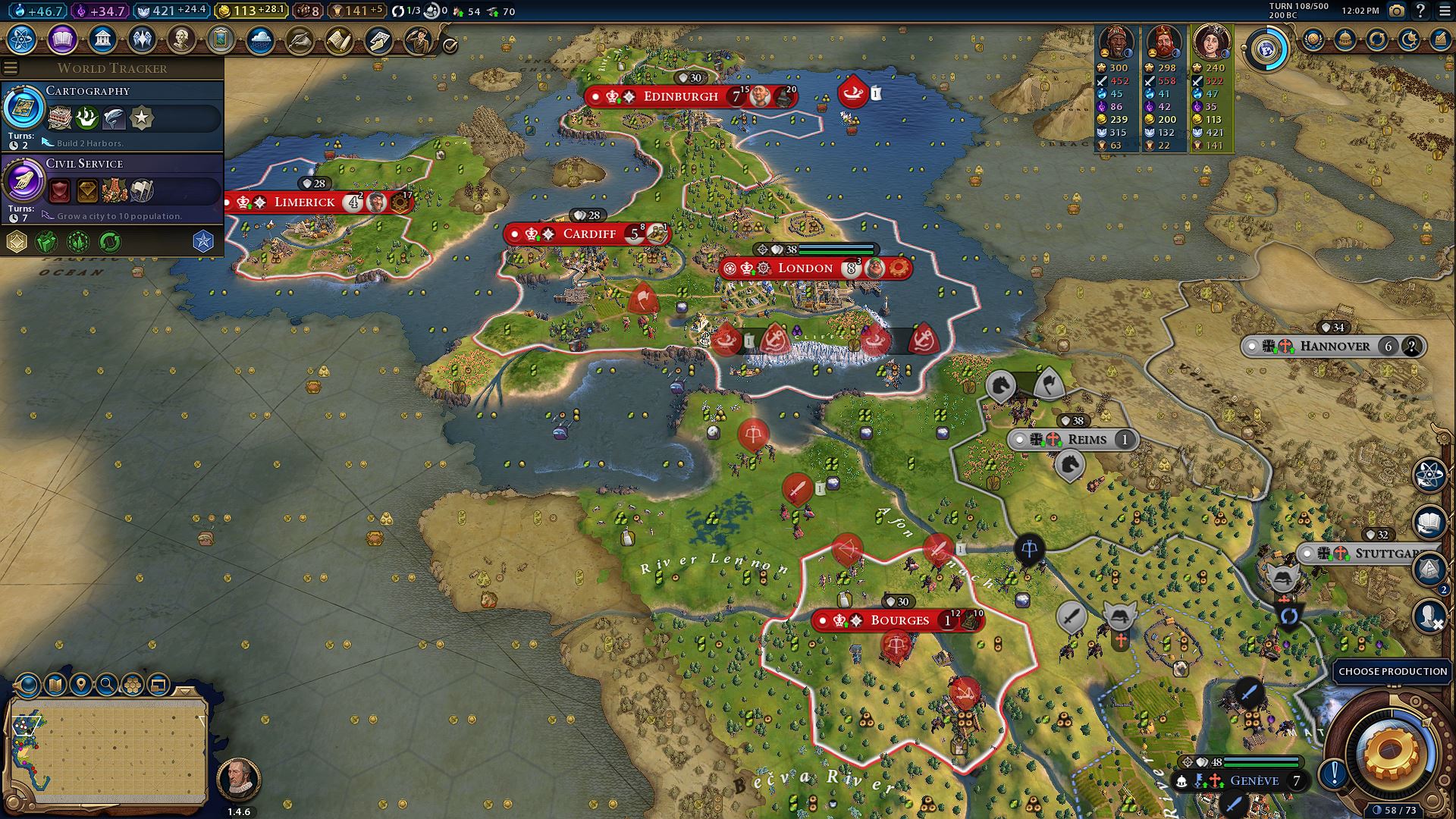Open the Civilopedia question mark
Screen dimensions: 1456x819
tap(1420, 11)
